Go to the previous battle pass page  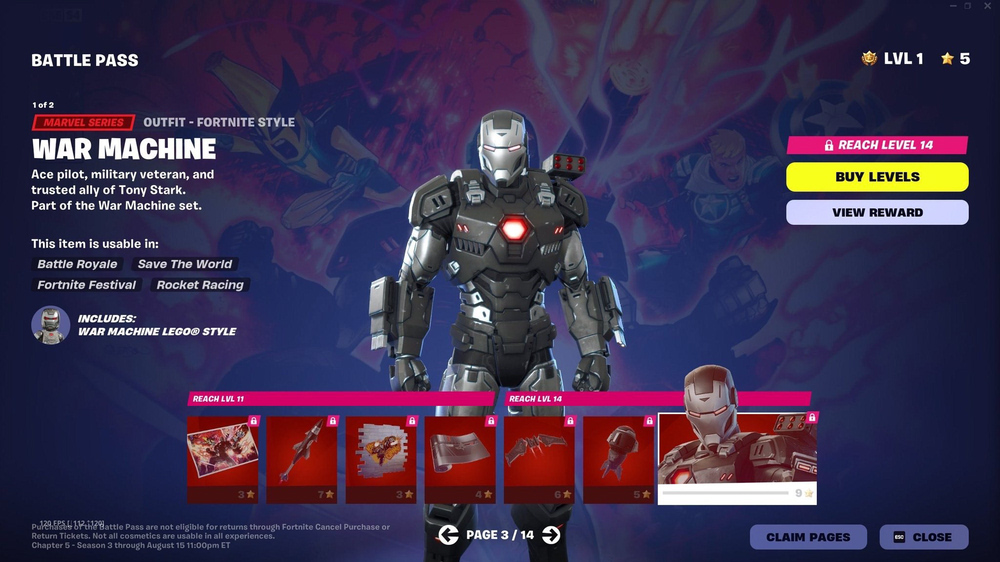[x=448, y=535]
